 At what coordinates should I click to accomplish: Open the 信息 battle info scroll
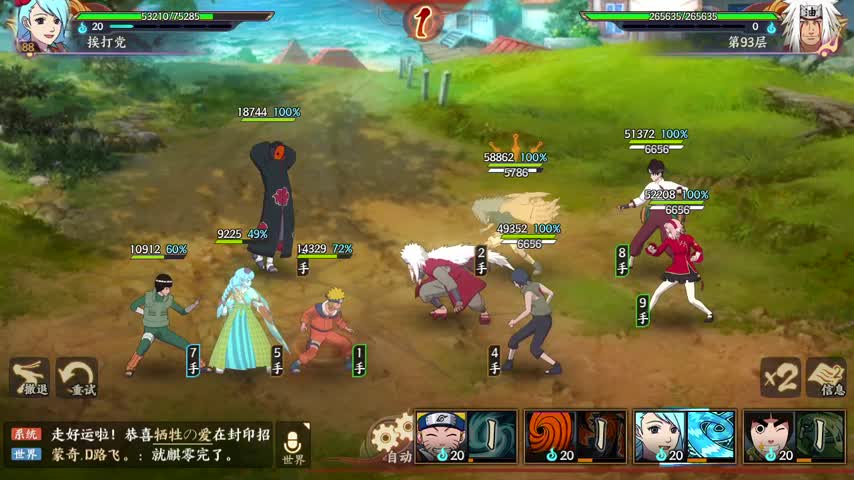coord(826,377)
